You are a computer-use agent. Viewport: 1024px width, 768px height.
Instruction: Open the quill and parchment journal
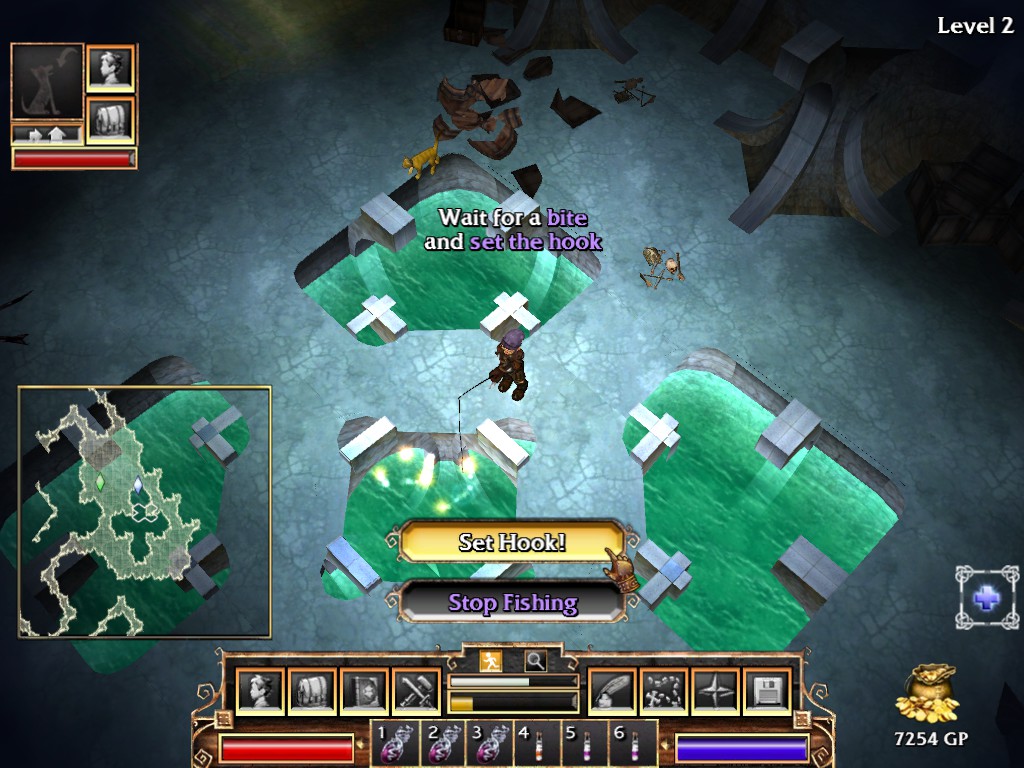pyautogui.click(x=611, y=692)
